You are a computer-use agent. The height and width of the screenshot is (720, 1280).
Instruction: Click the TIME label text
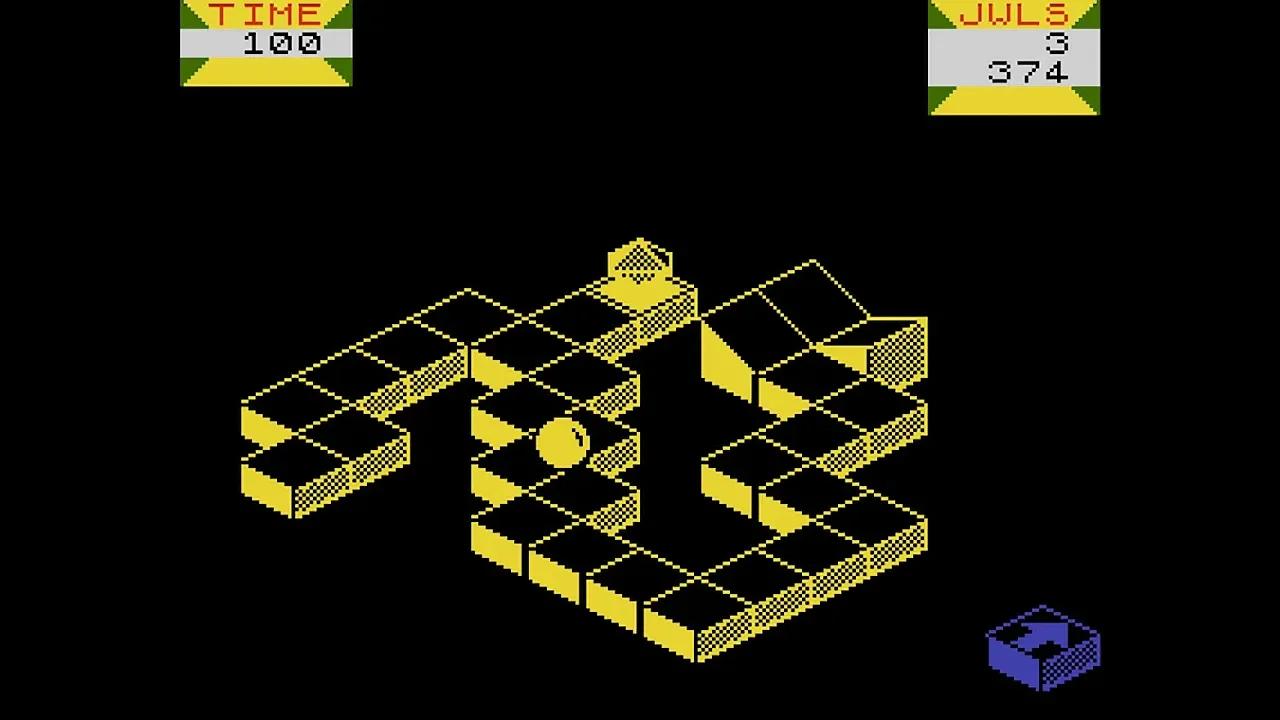click(x=266, y=14)
